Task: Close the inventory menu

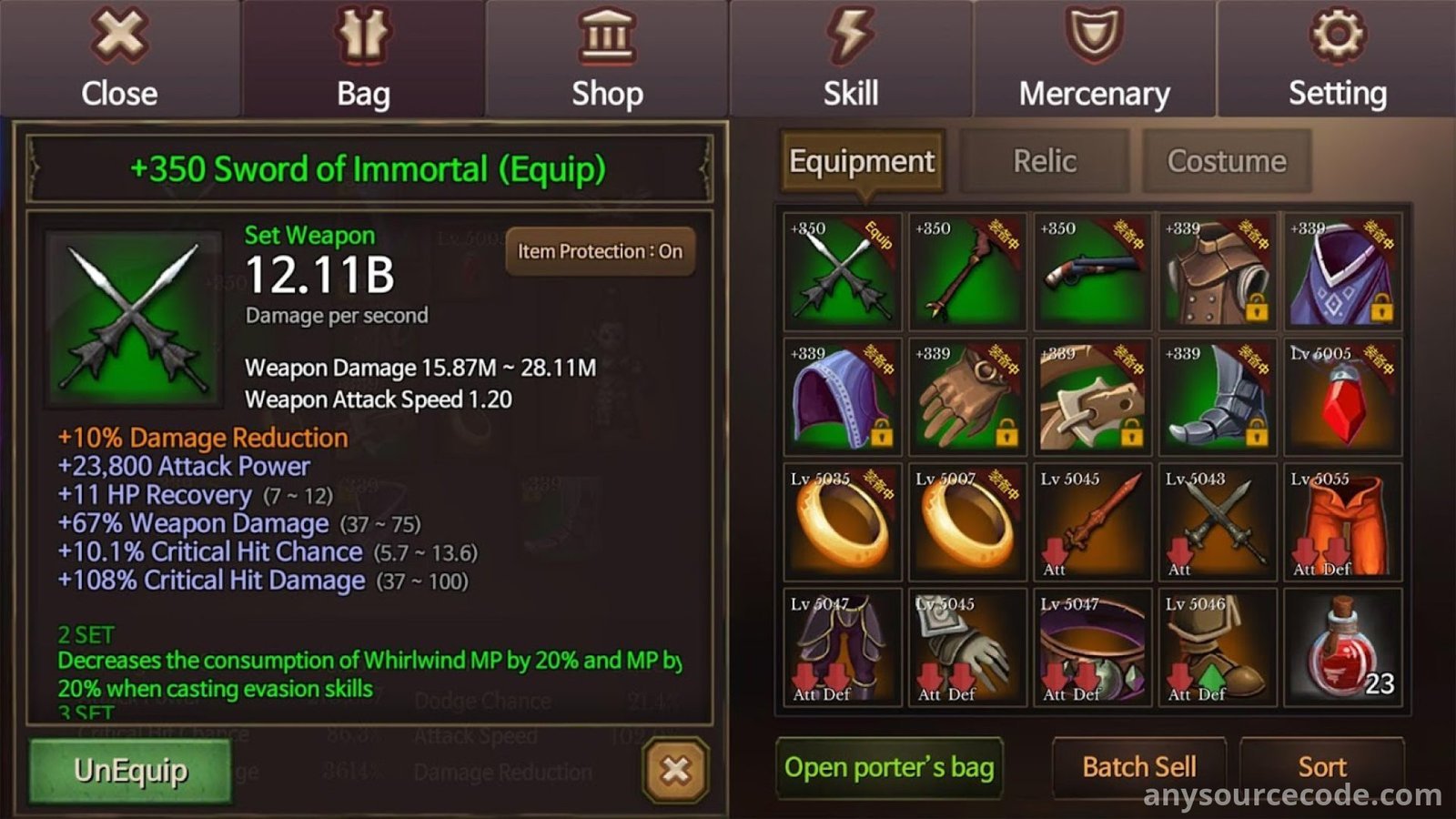Action: 119,58
